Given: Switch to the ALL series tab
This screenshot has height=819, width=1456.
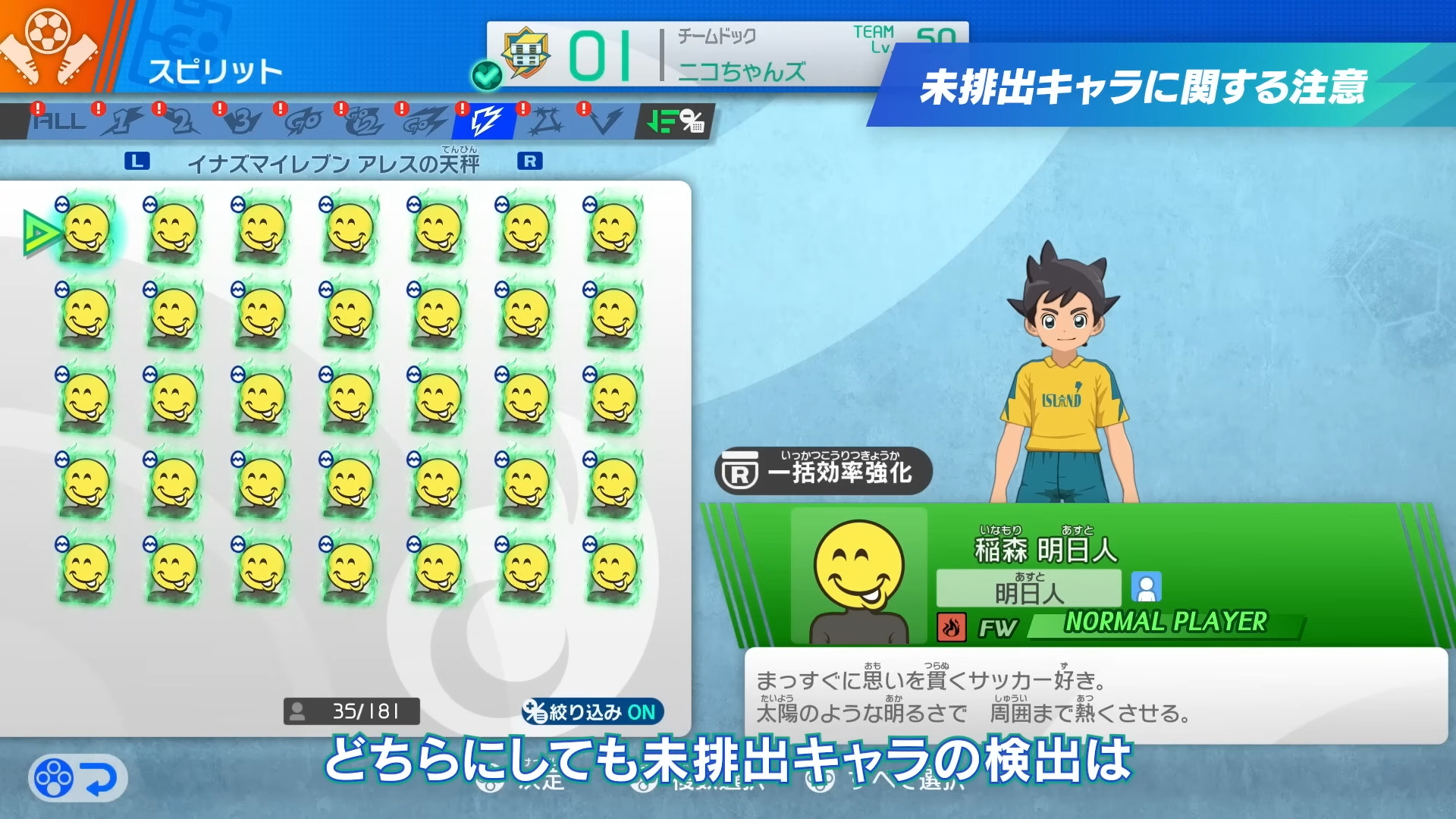Looking at the screenshot, I should pos(59,121).
